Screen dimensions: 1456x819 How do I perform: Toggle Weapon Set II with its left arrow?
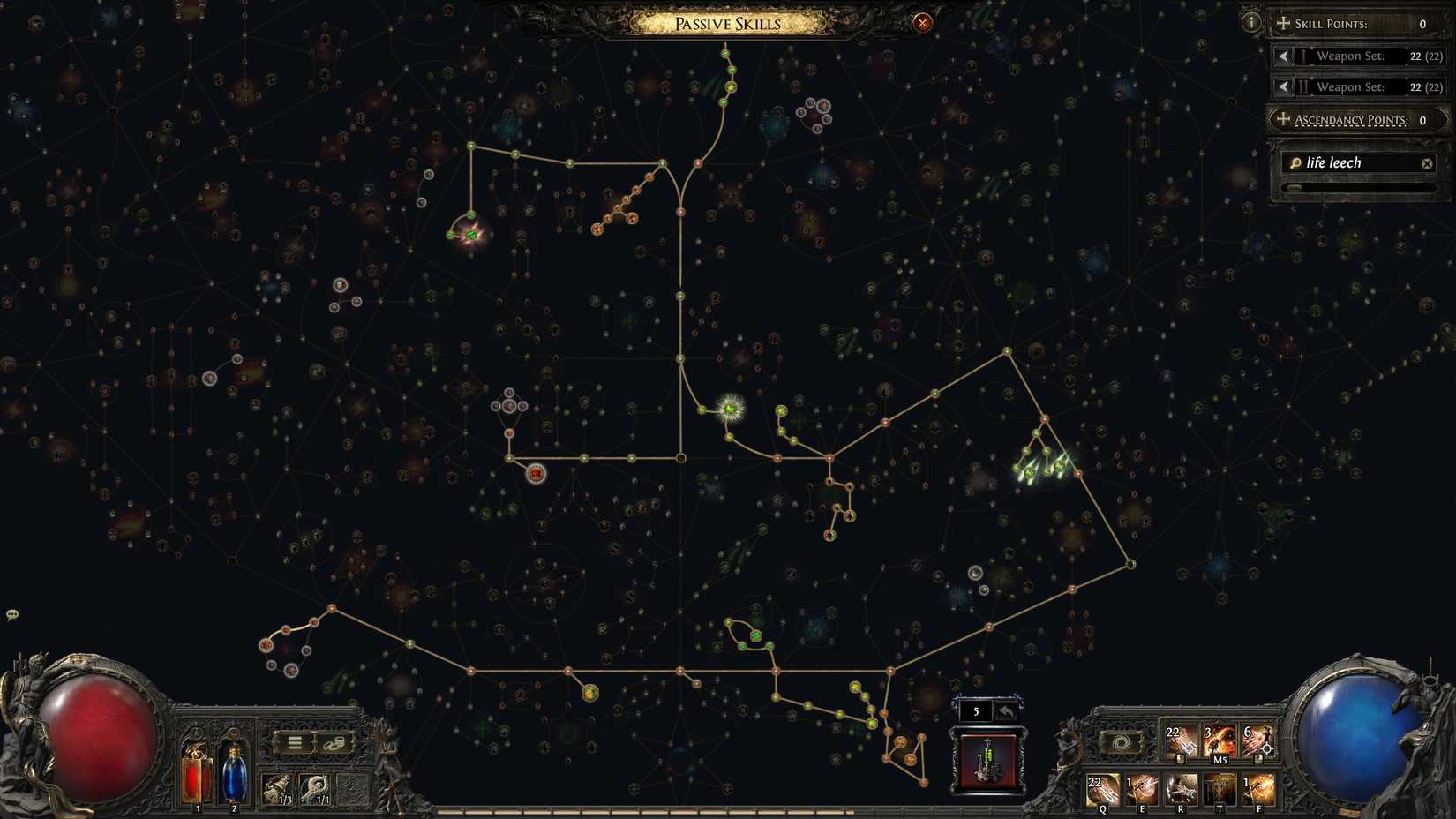point(1284,86)
